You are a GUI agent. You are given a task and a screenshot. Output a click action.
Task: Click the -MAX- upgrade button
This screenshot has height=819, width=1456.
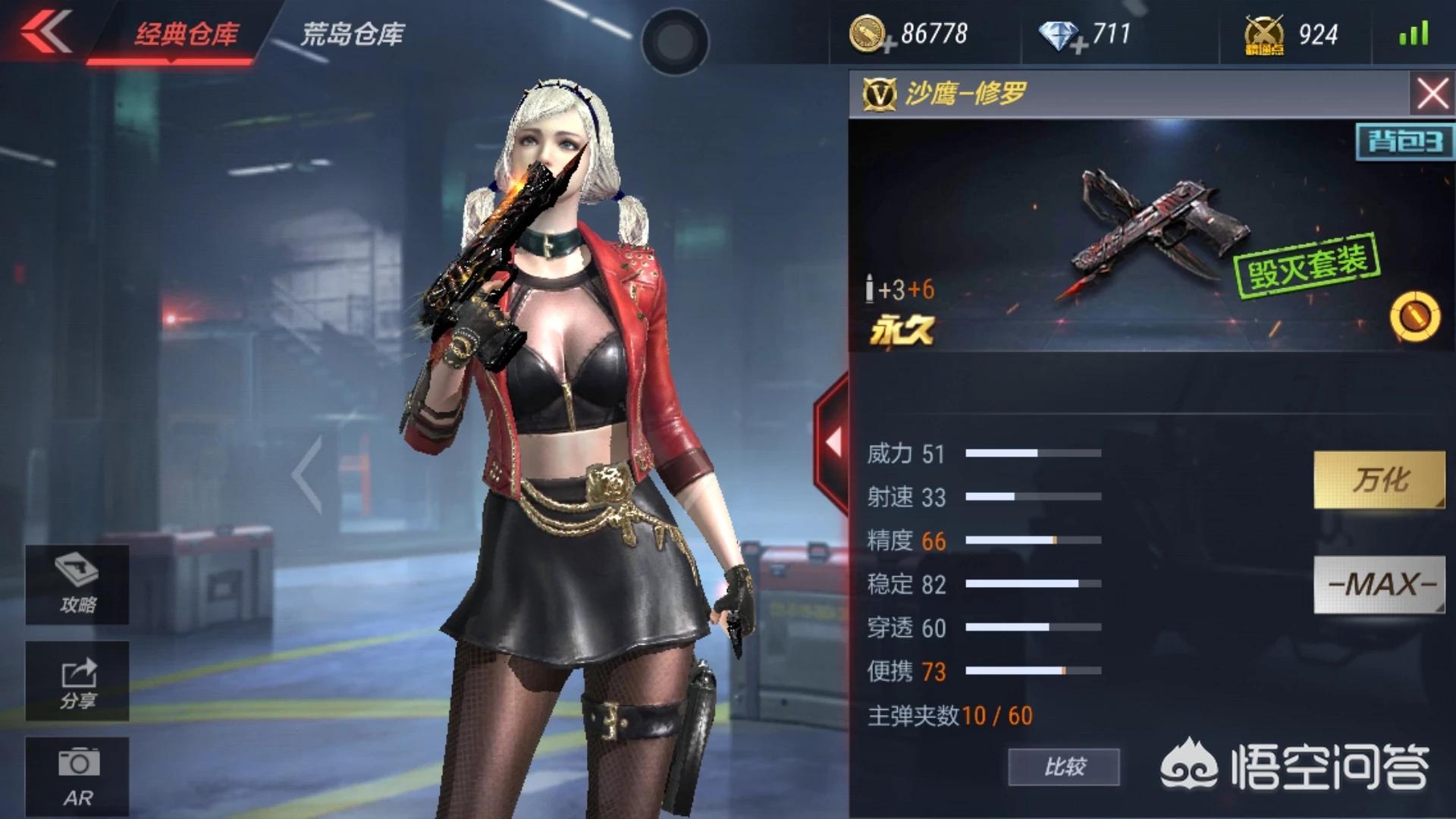pos(1379,584)
